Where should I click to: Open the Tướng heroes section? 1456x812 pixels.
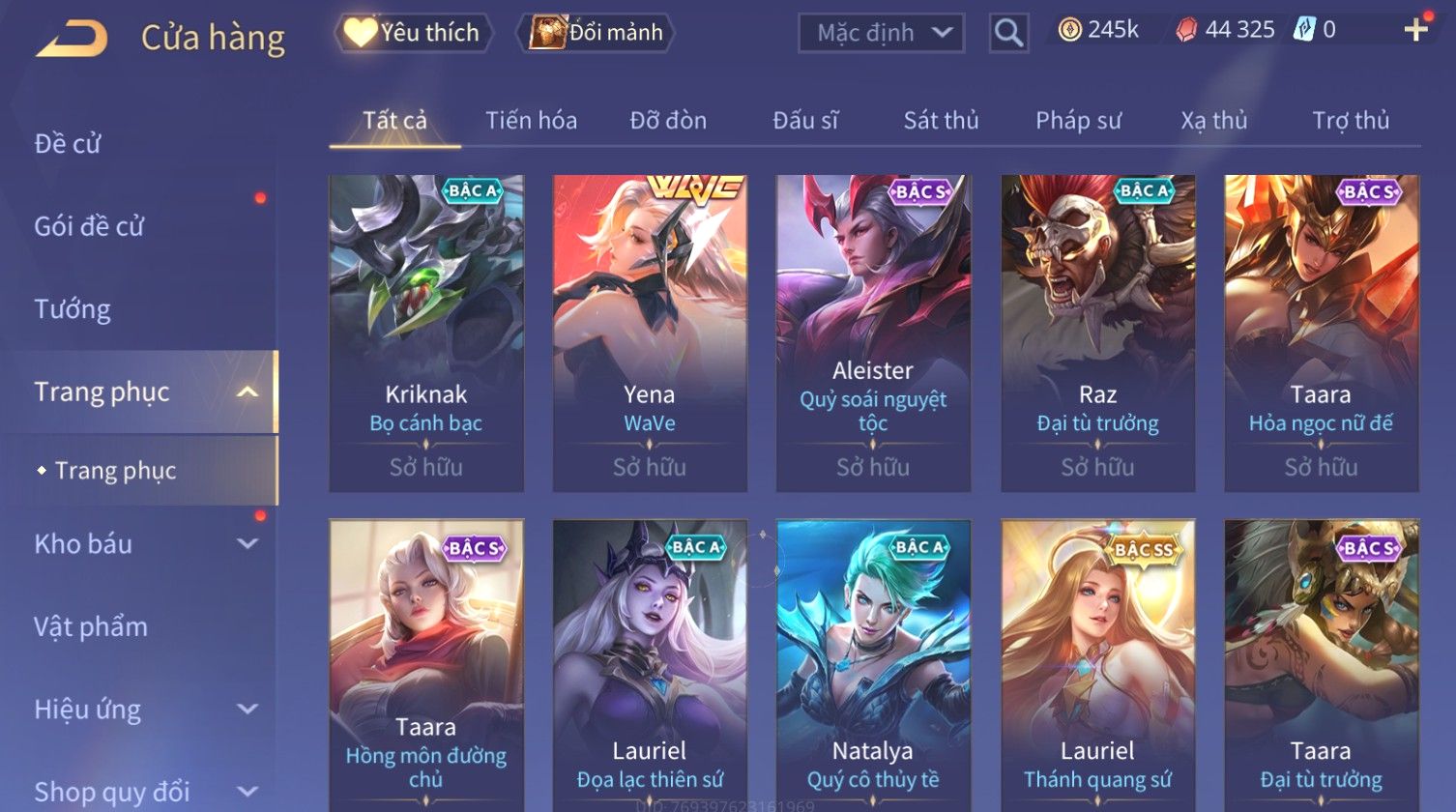73,309
